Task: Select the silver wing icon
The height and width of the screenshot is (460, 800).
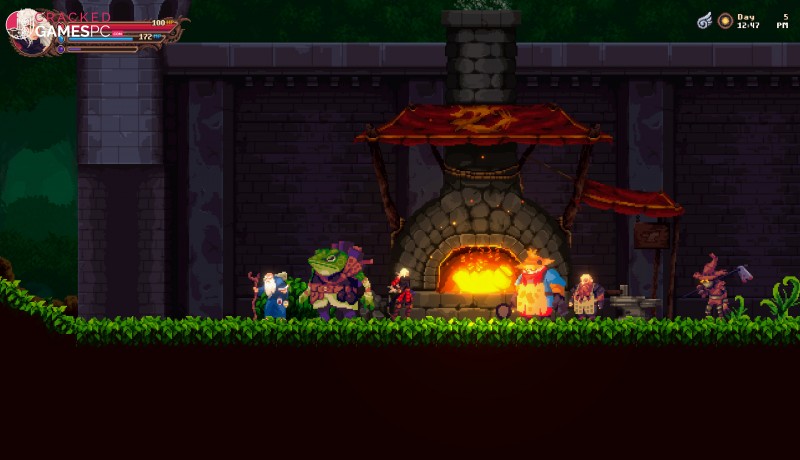Action: pos(705,20)
